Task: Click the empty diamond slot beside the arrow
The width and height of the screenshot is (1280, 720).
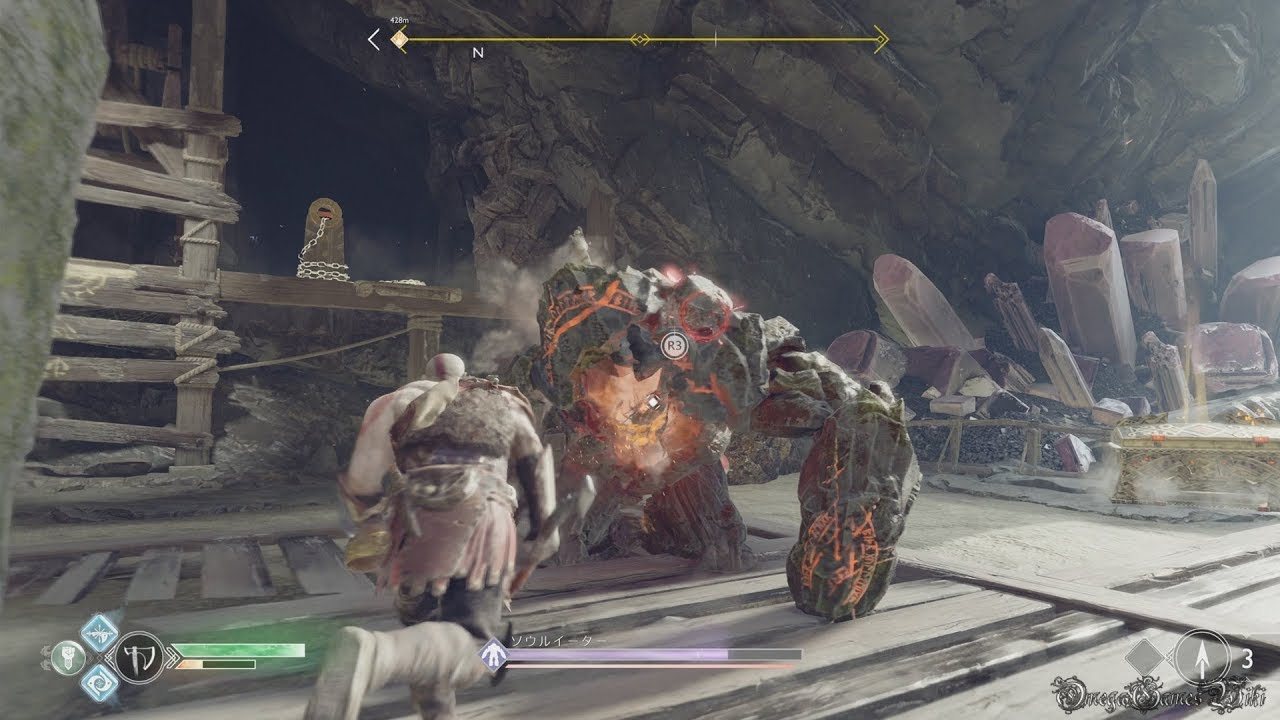Action: tap(1146, 659)
